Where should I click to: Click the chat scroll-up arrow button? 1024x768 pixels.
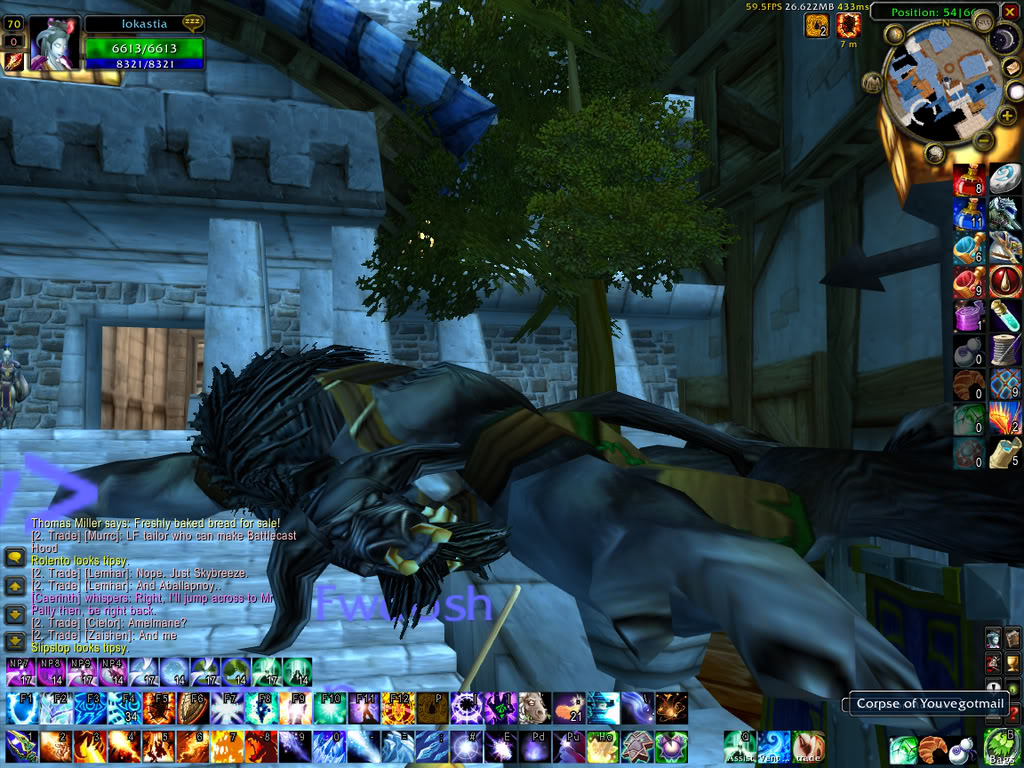click(x=15, y=587)
